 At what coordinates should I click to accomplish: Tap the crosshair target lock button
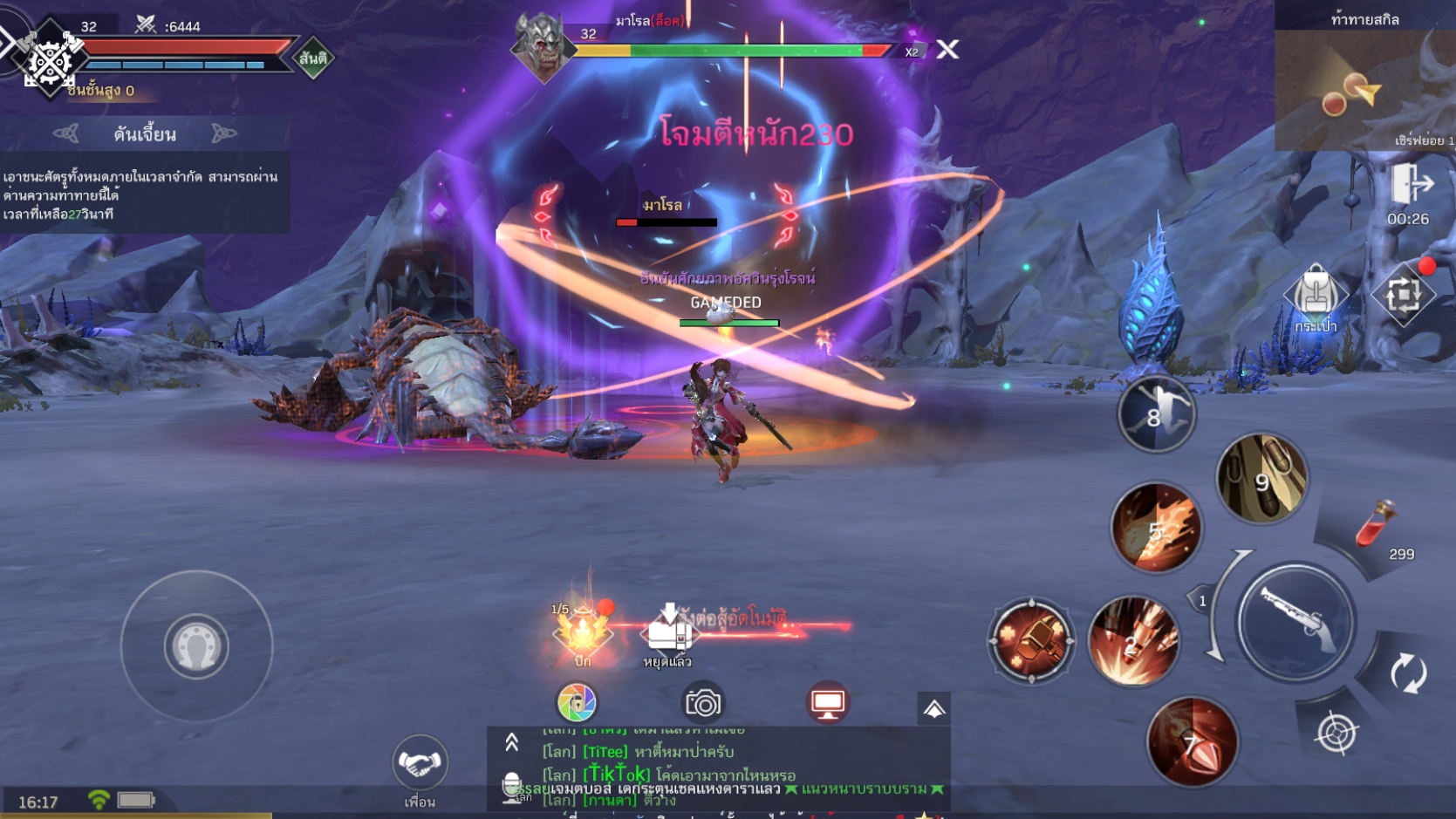click(1336, 732)
